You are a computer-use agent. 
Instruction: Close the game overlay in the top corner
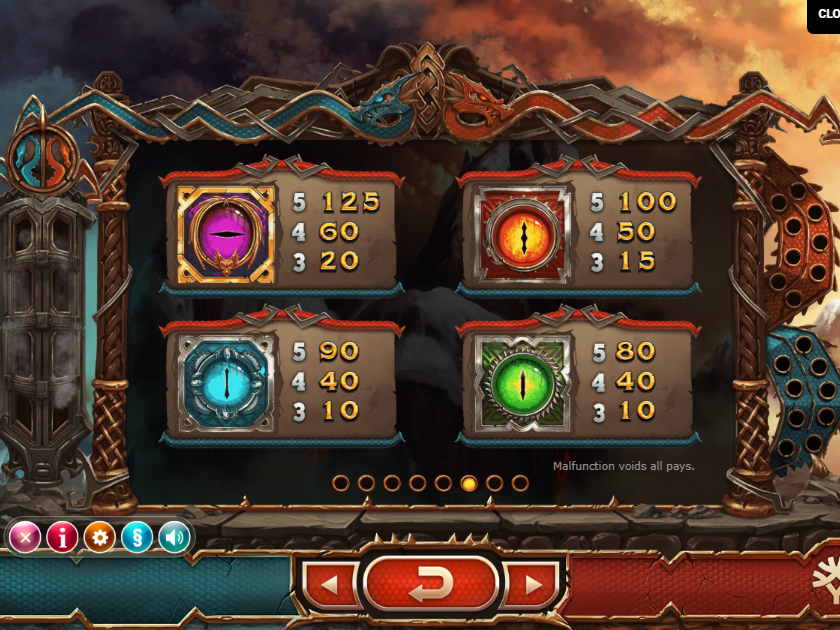(x=825, y=14)
